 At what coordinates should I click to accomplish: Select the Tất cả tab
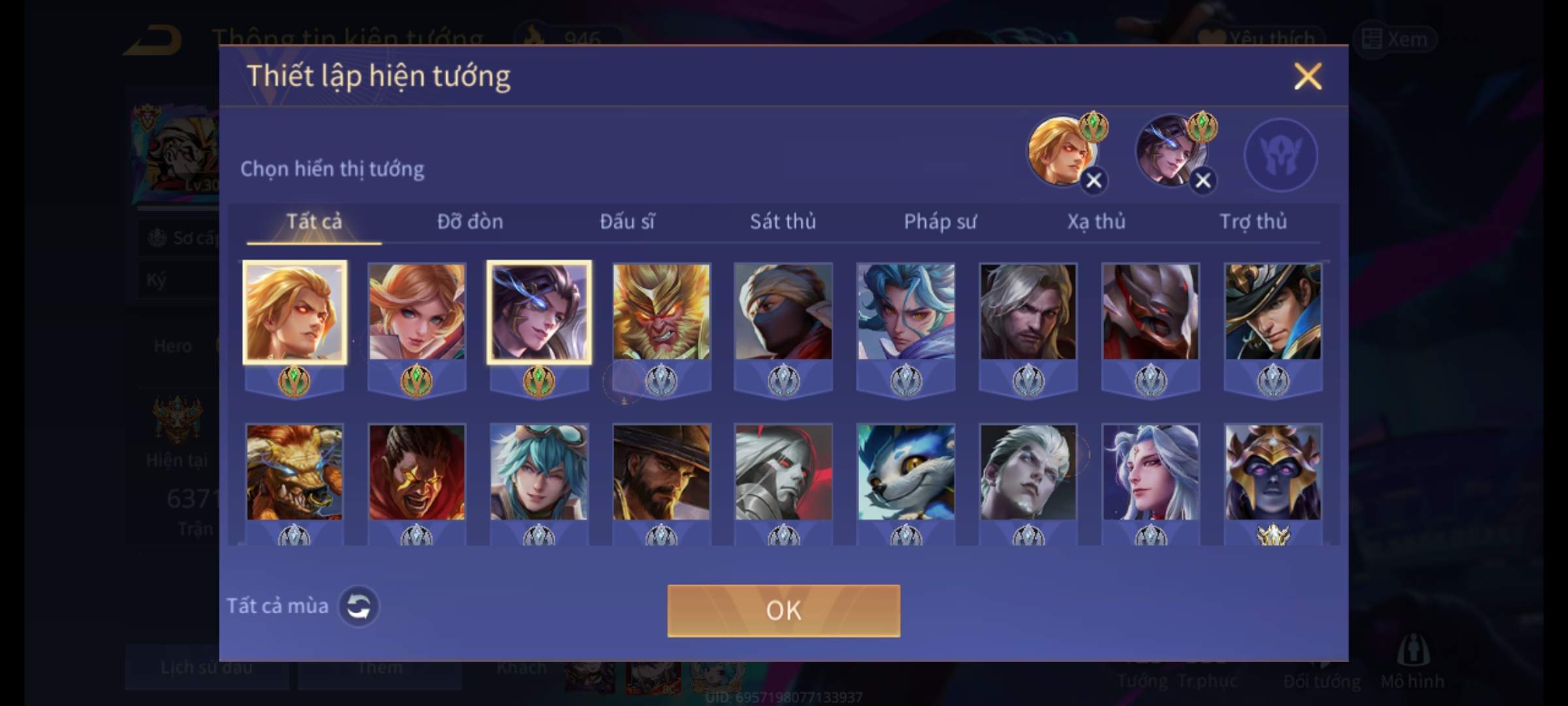click(314, 222)
